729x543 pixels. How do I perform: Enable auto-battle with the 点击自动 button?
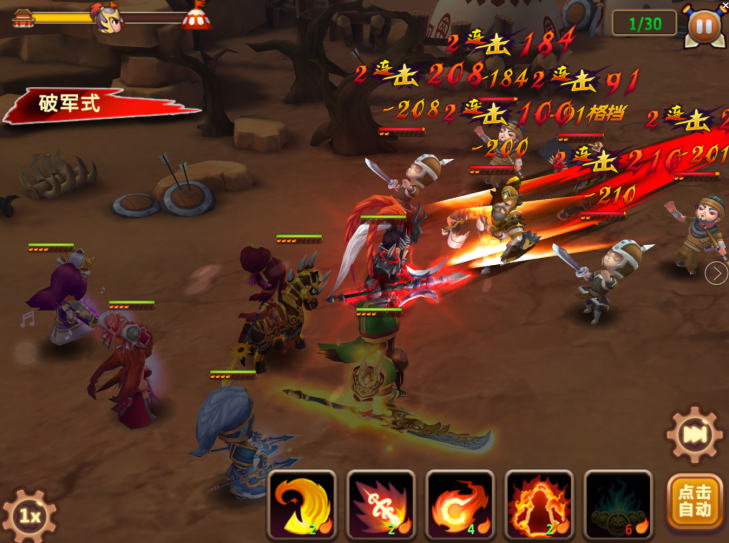(695, 501)
